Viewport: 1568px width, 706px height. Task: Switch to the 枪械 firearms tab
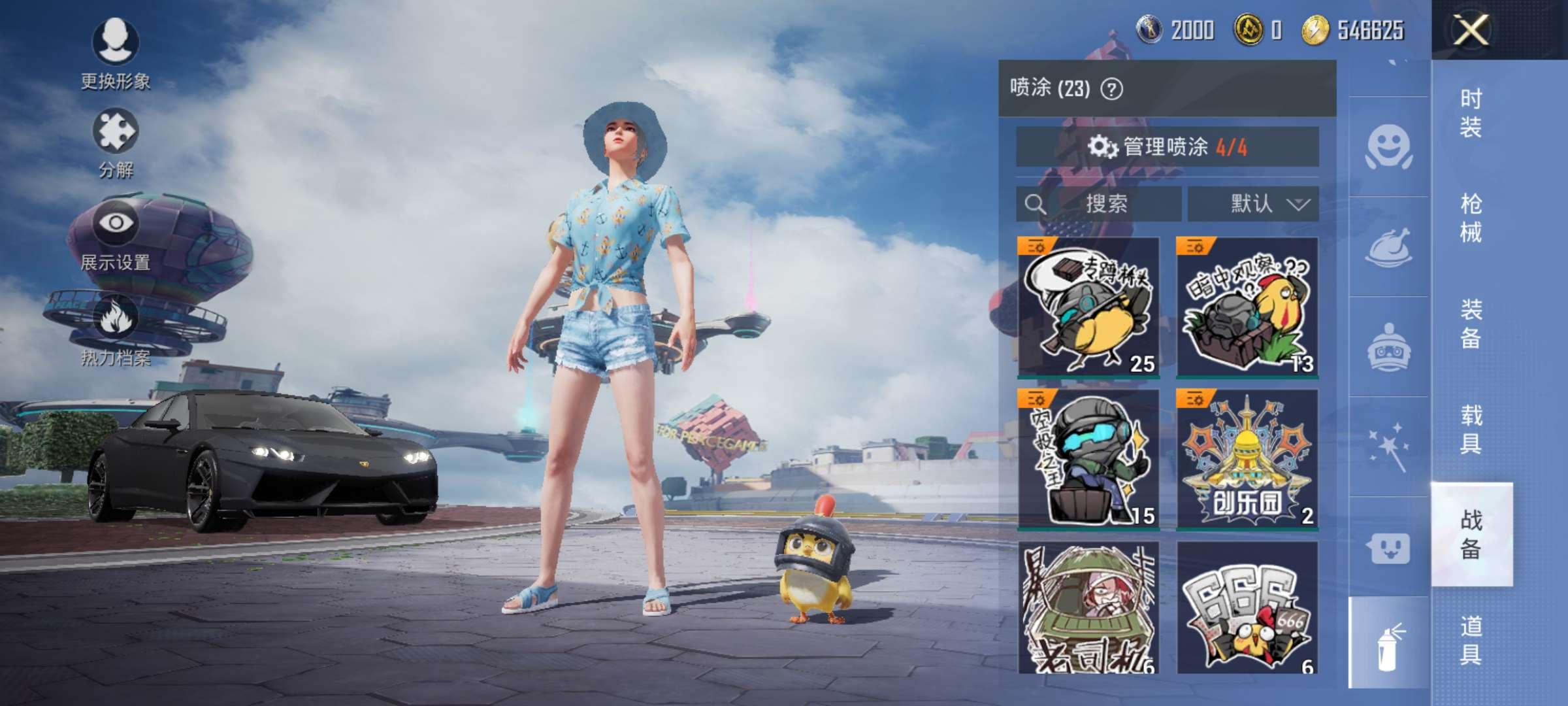1471,218
